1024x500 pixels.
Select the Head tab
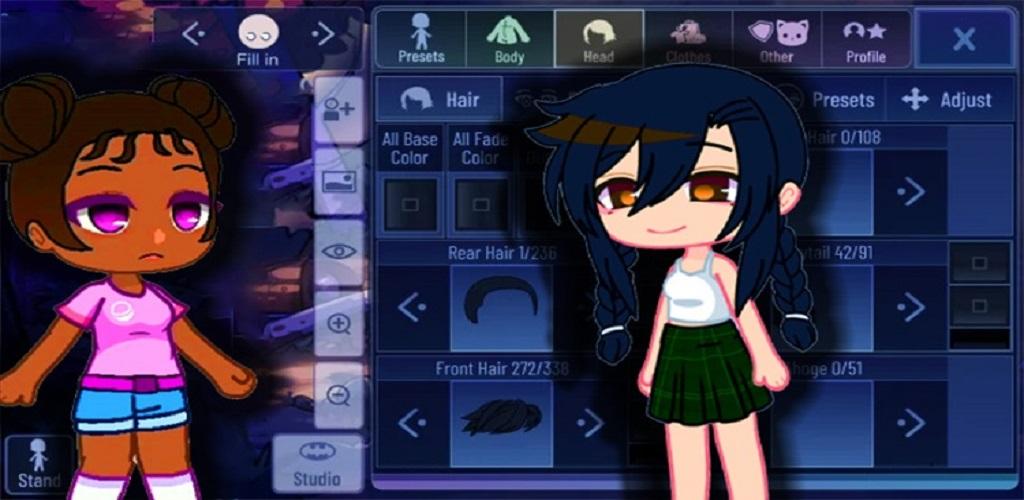click(x=598, y=40)
